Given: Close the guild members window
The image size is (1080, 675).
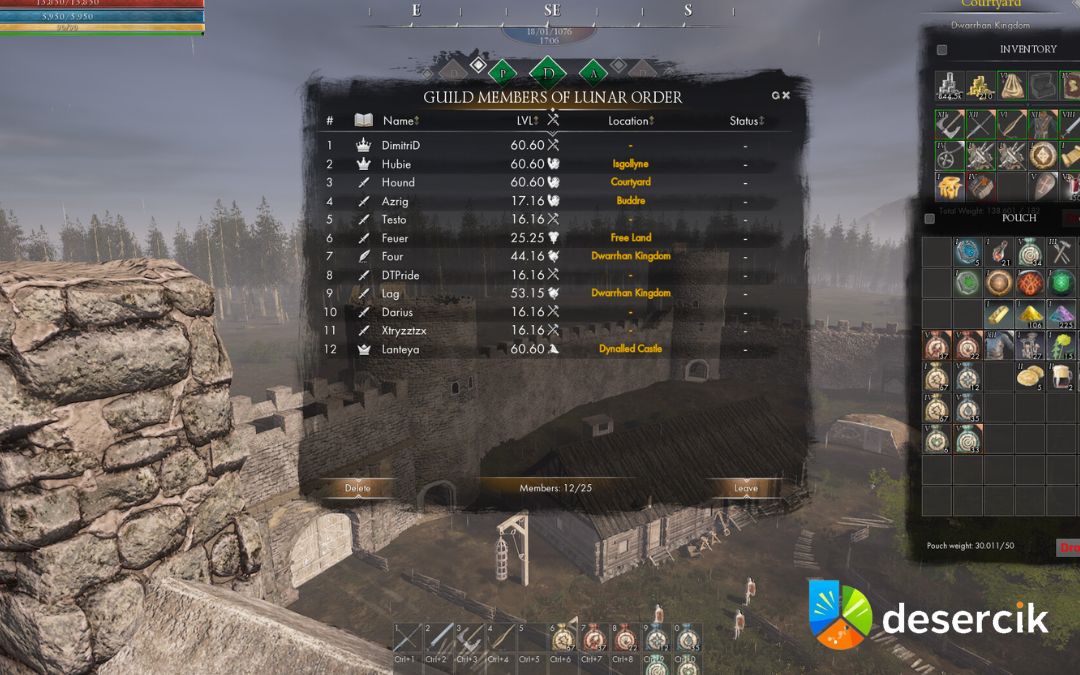Looking at the screenshot, I should click(786, 96).
